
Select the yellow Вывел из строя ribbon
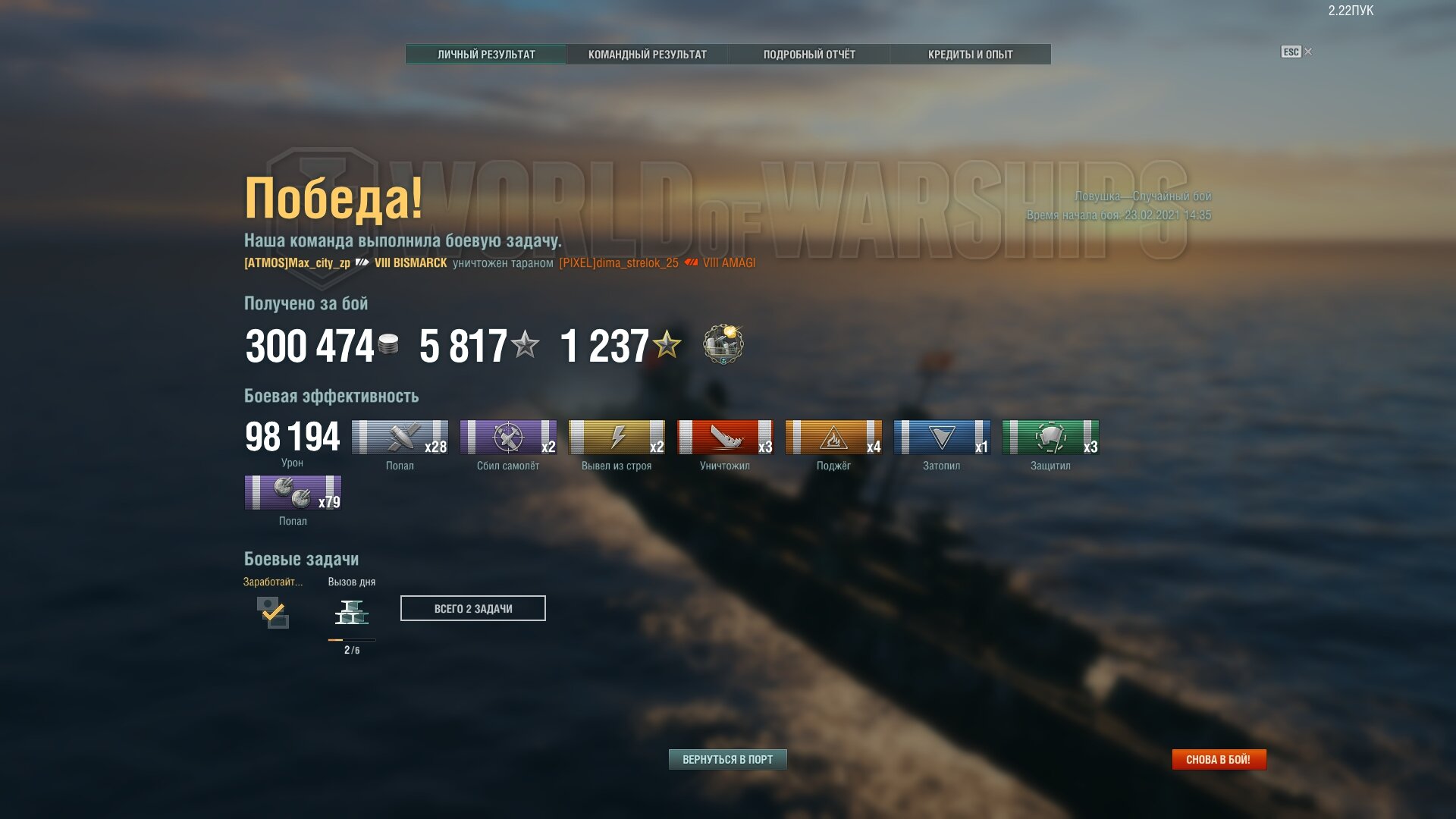pos(617,438)
